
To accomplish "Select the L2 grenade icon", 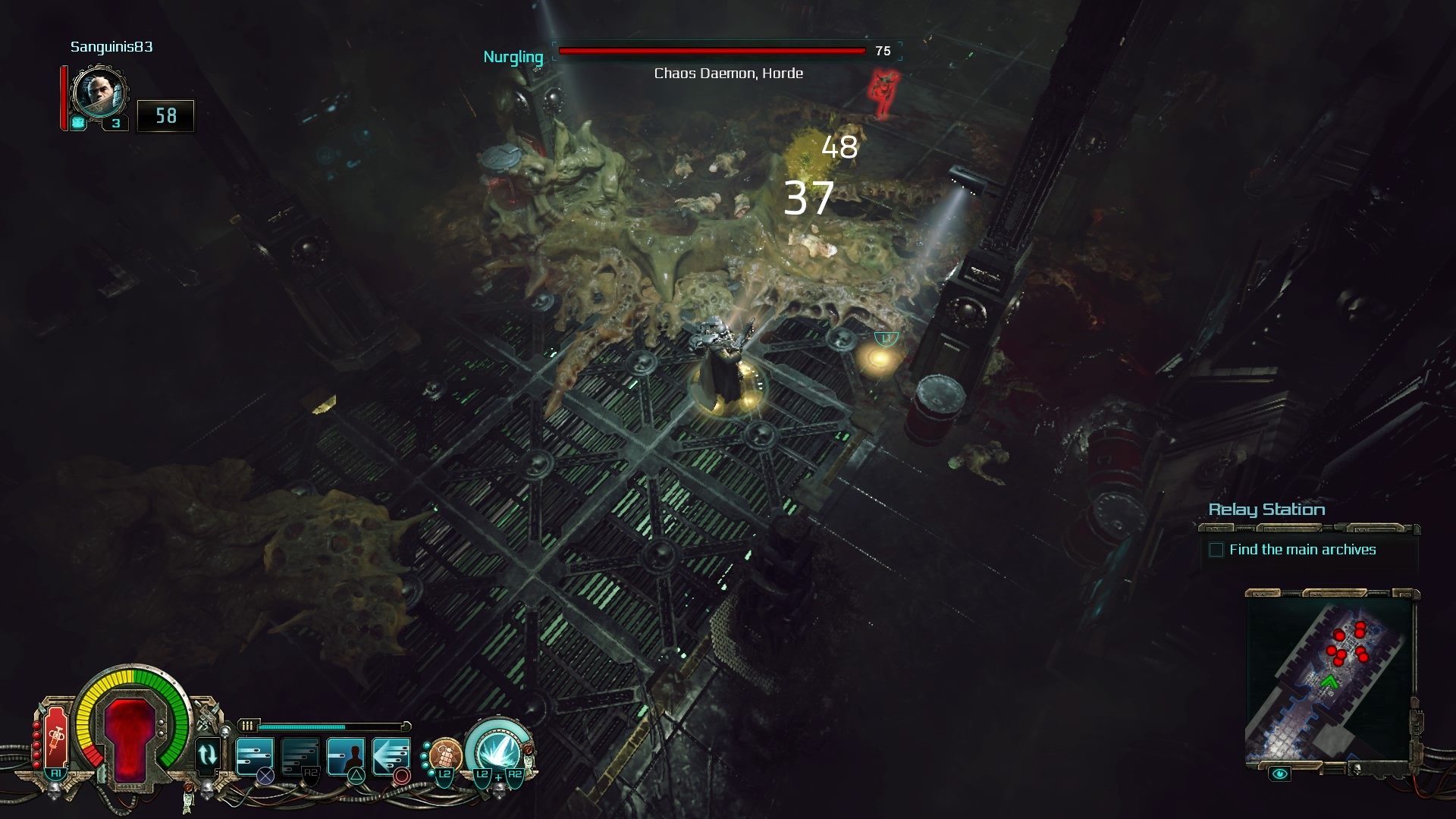I will 446,755.
